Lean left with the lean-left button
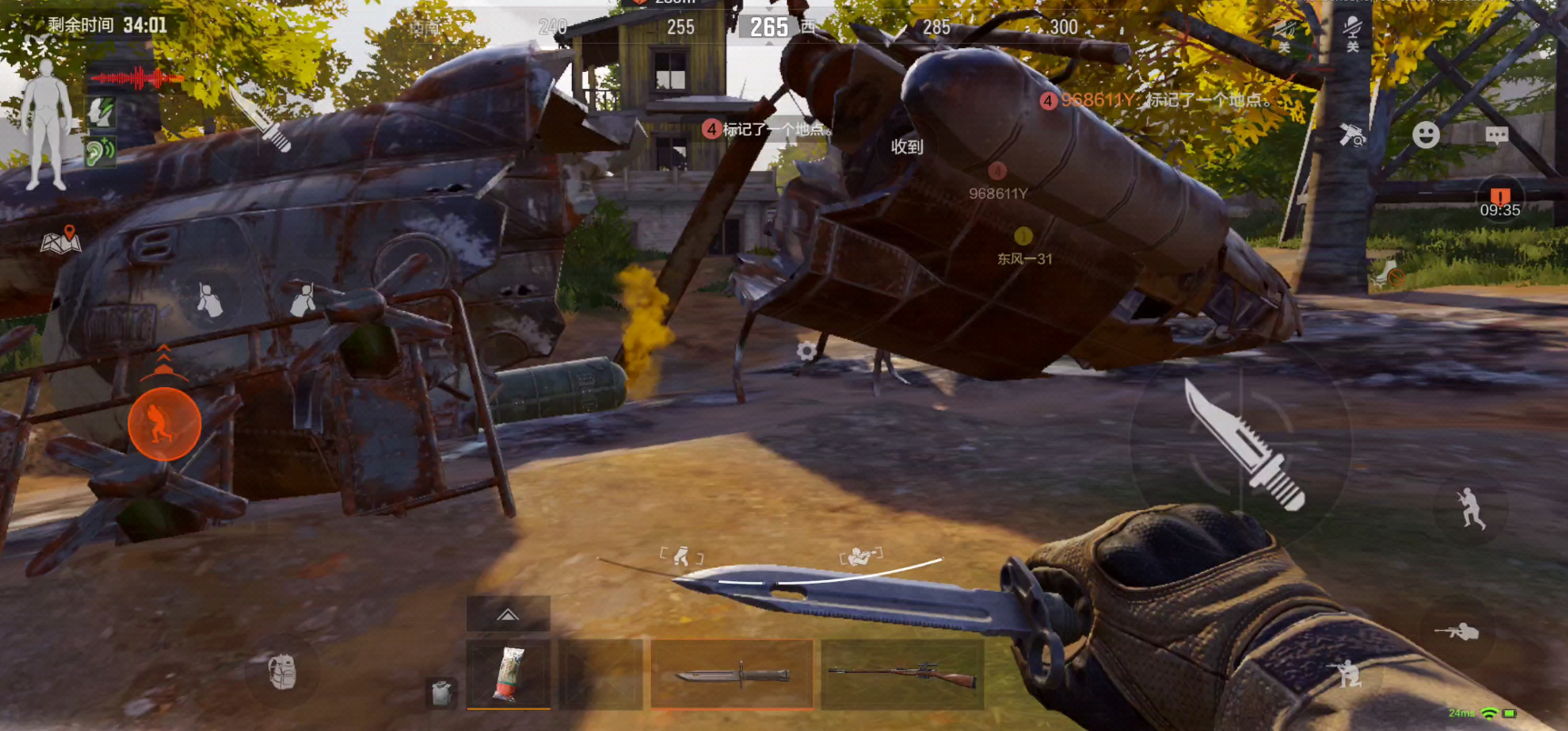 coord(210,300)
